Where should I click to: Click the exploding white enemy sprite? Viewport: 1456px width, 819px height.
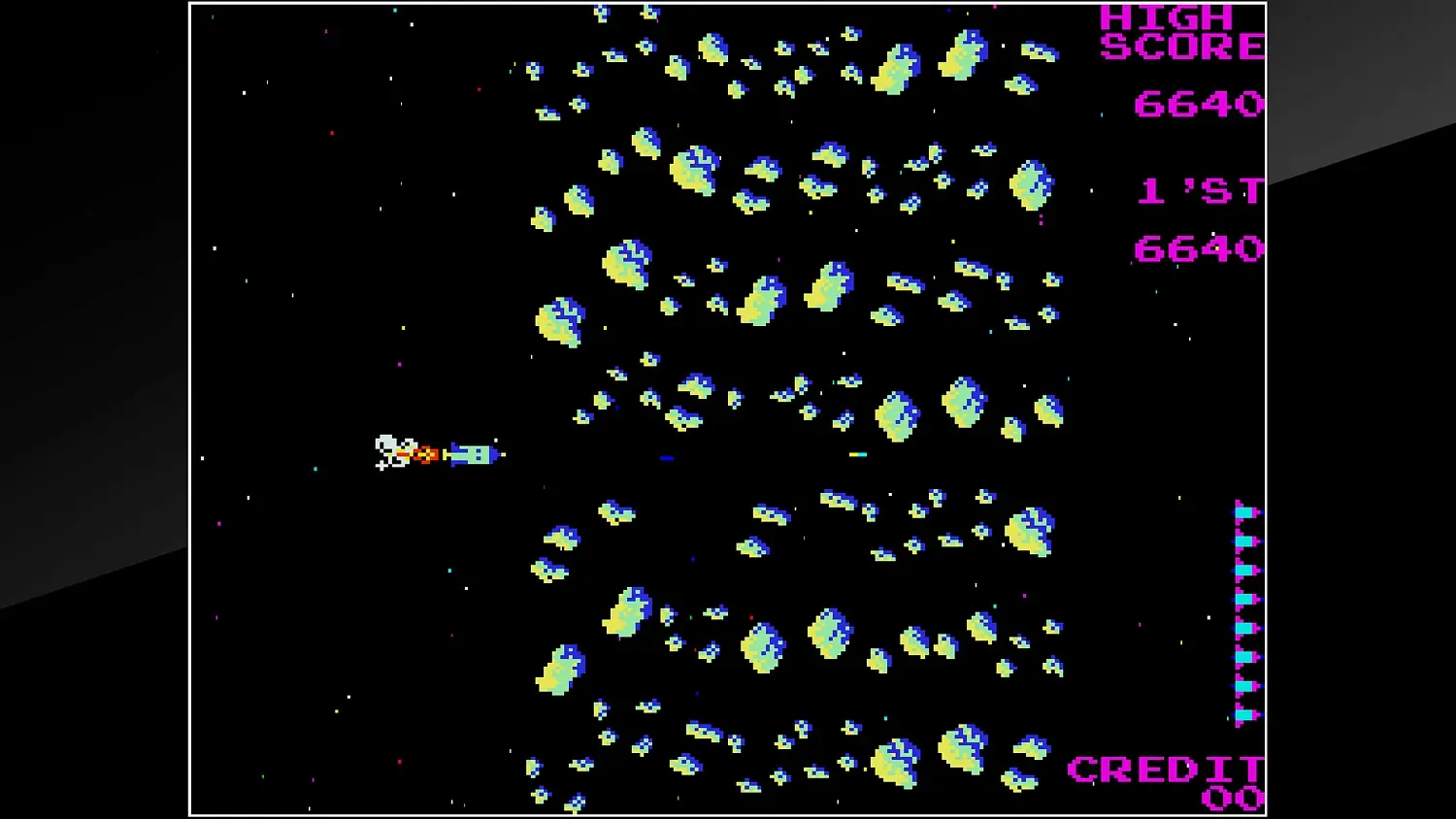pos(391,451)
